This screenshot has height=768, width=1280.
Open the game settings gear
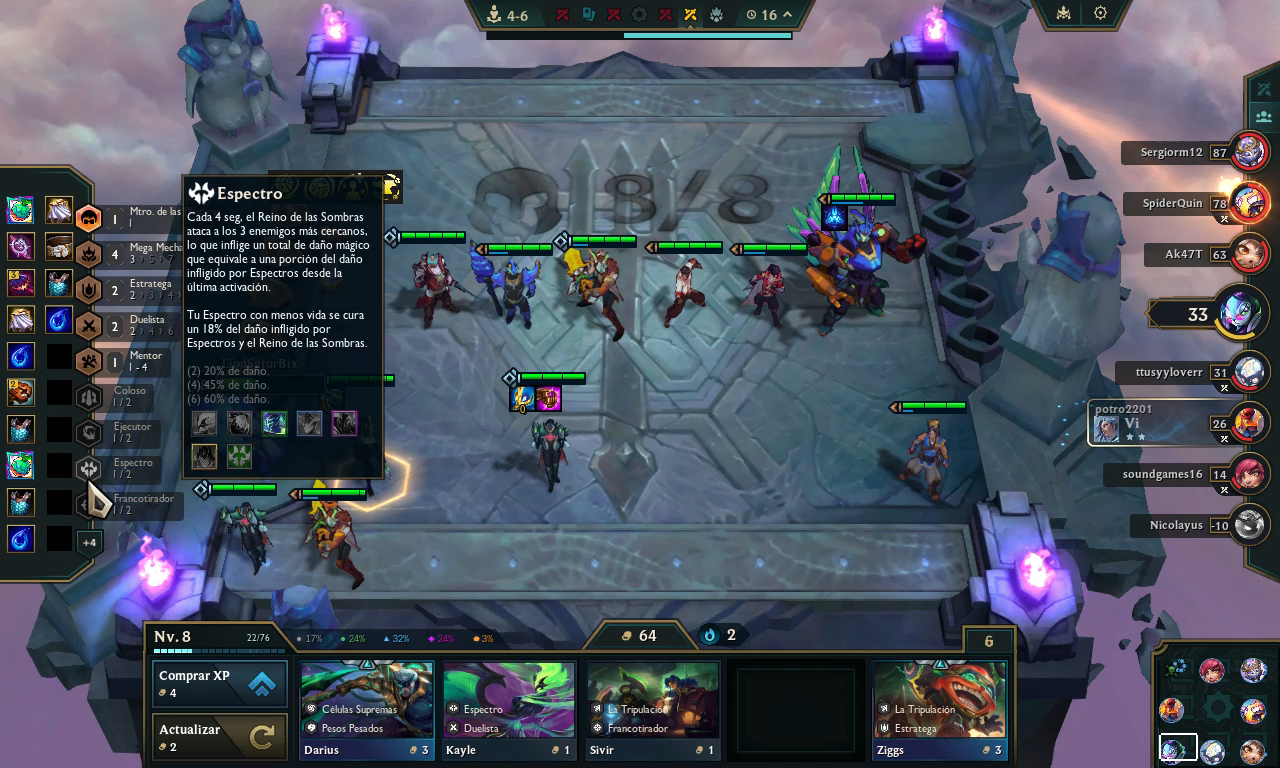(x=1101, y=14)
